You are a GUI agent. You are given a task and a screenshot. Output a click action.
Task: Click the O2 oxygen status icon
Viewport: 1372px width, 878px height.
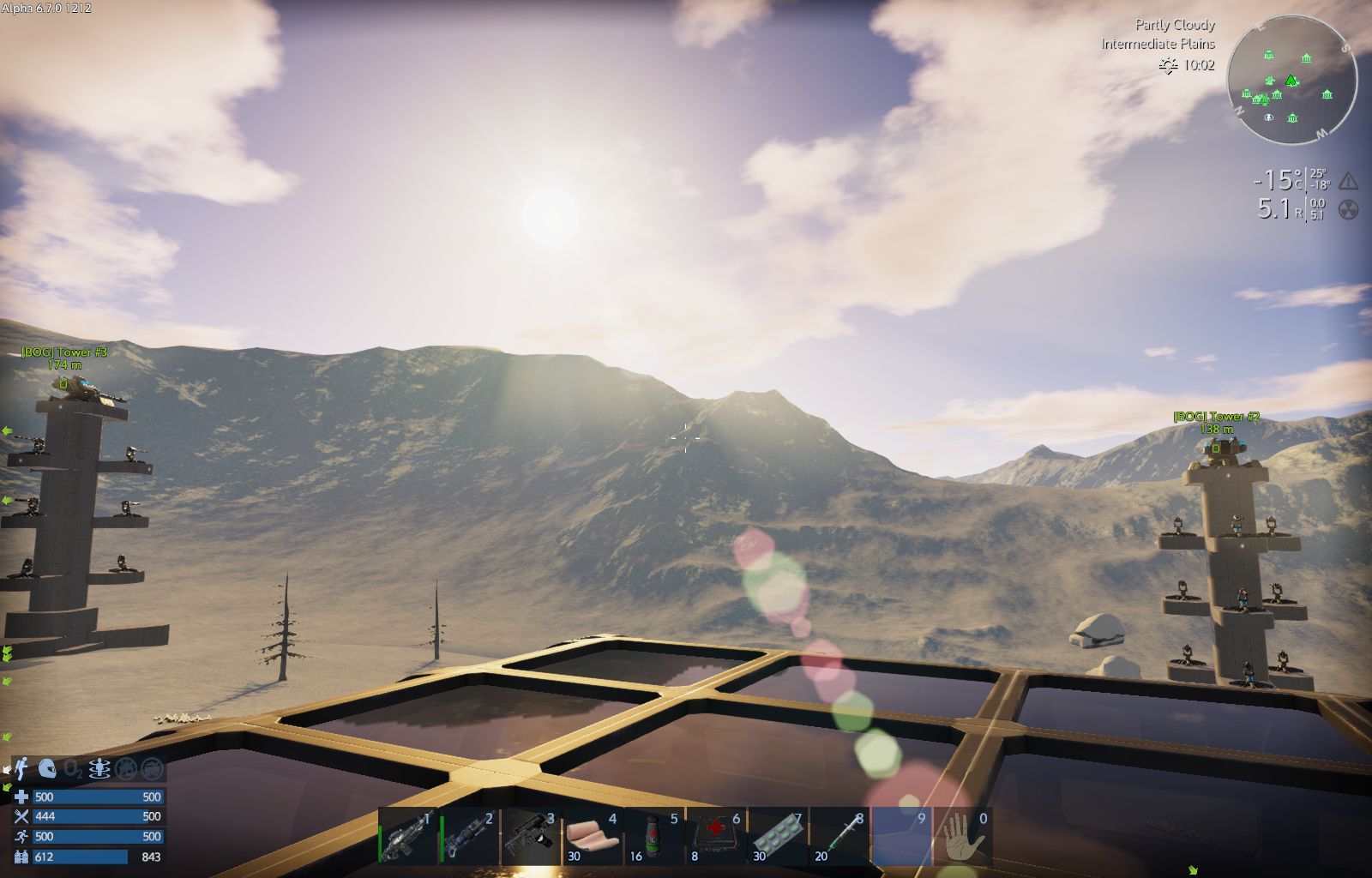click(x=74, y=769)
